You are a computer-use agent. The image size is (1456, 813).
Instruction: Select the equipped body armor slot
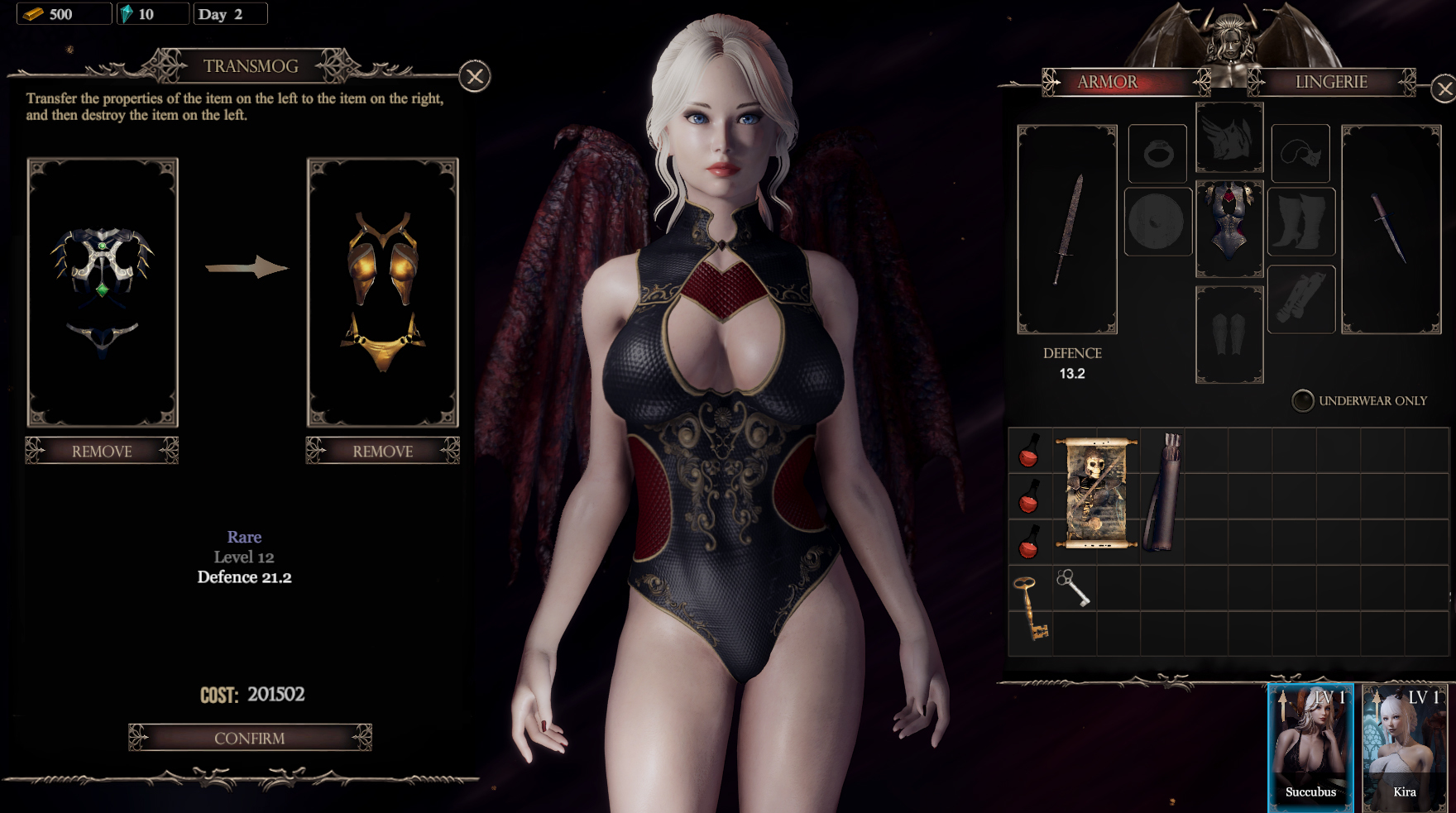(x=1229, y=228)
